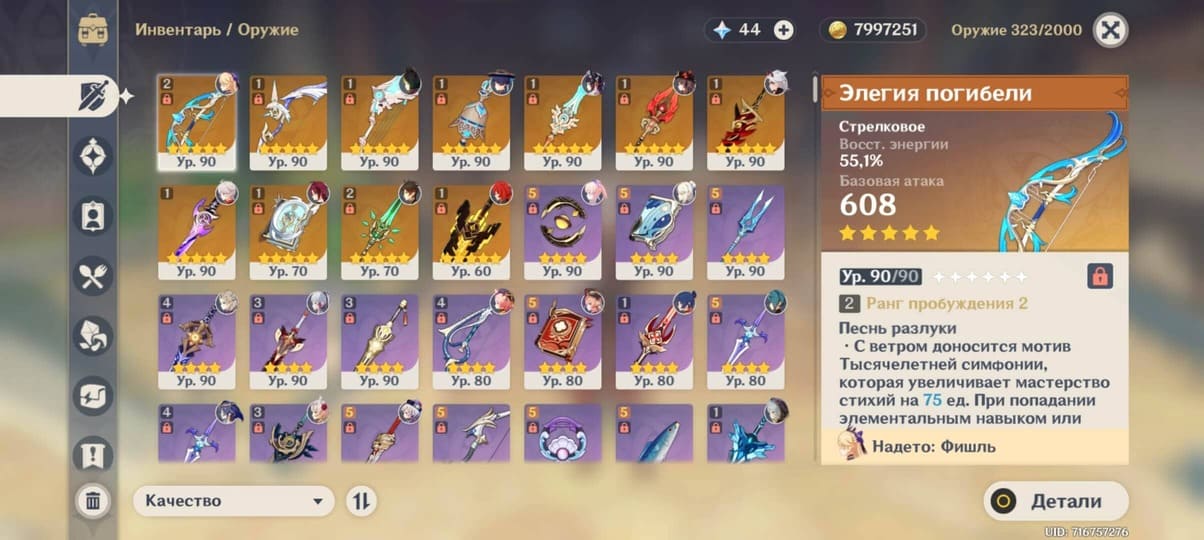This screenshot has width=1204, height=540.
Task: Toggle the sort order arrows button
Action: (361, 501)
